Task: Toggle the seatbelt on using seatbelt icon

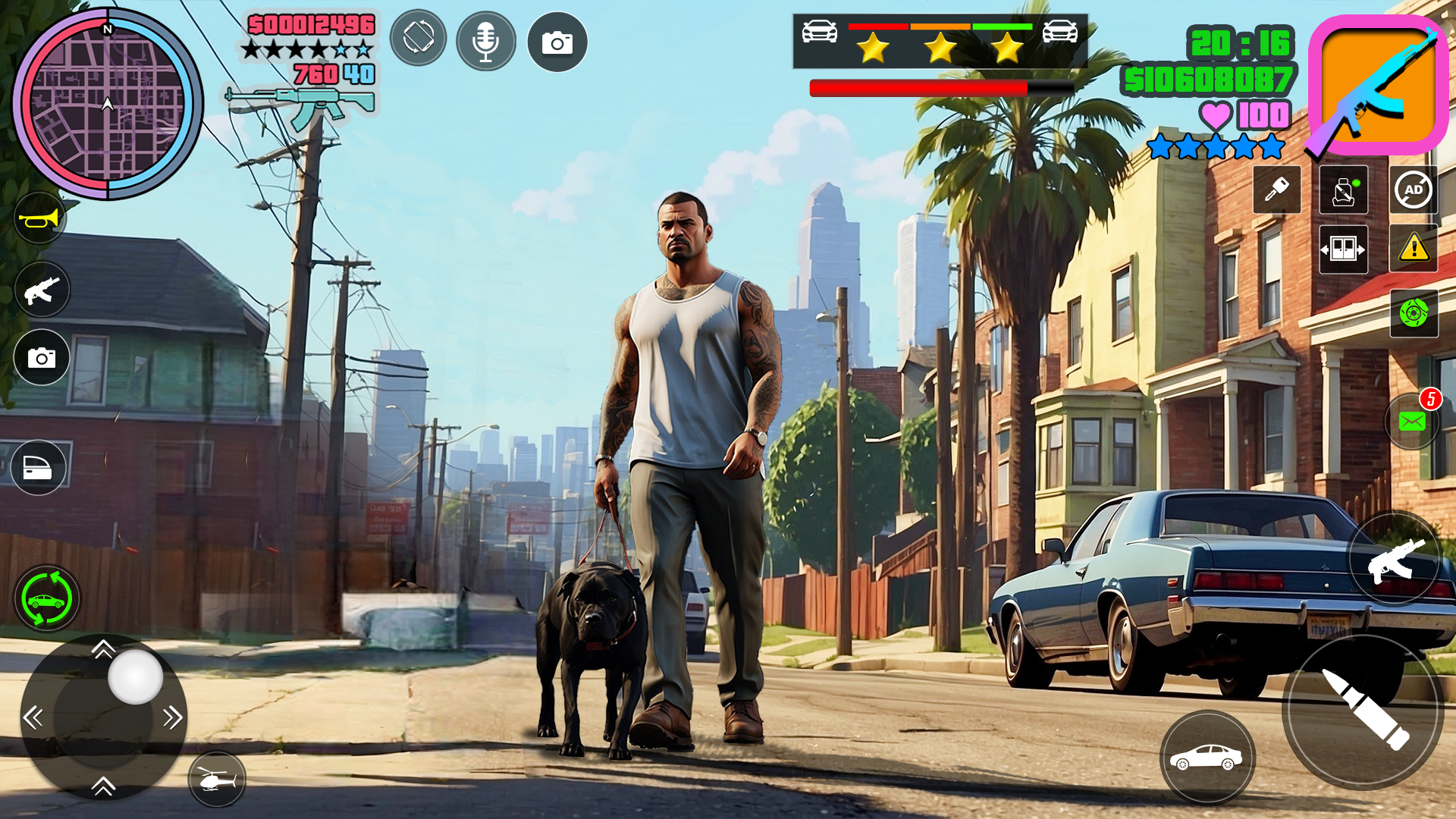Action: tap(1343, 190)
